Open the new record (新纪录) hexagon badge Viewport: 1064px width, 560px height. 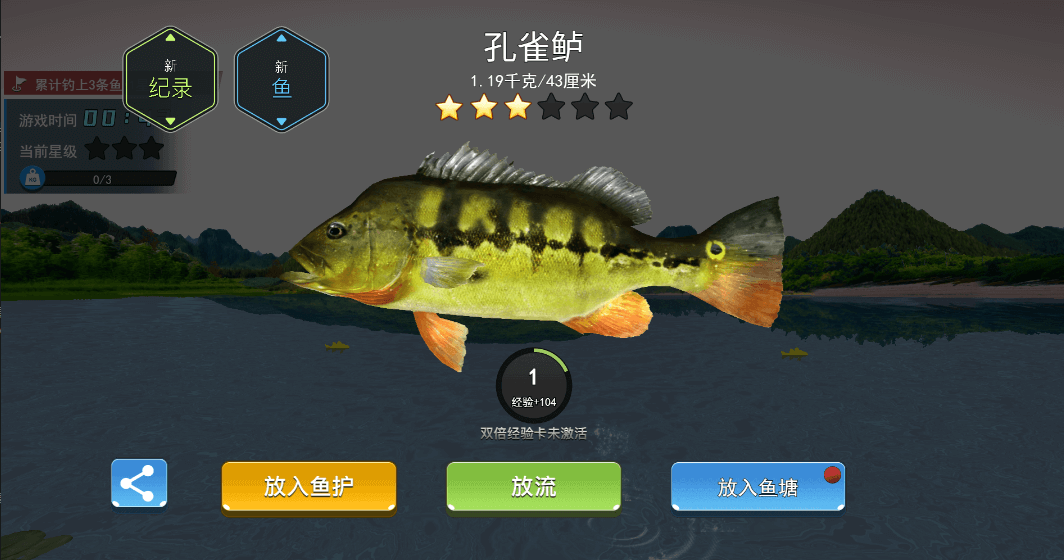pyautogui.click(x=170, y=80)
